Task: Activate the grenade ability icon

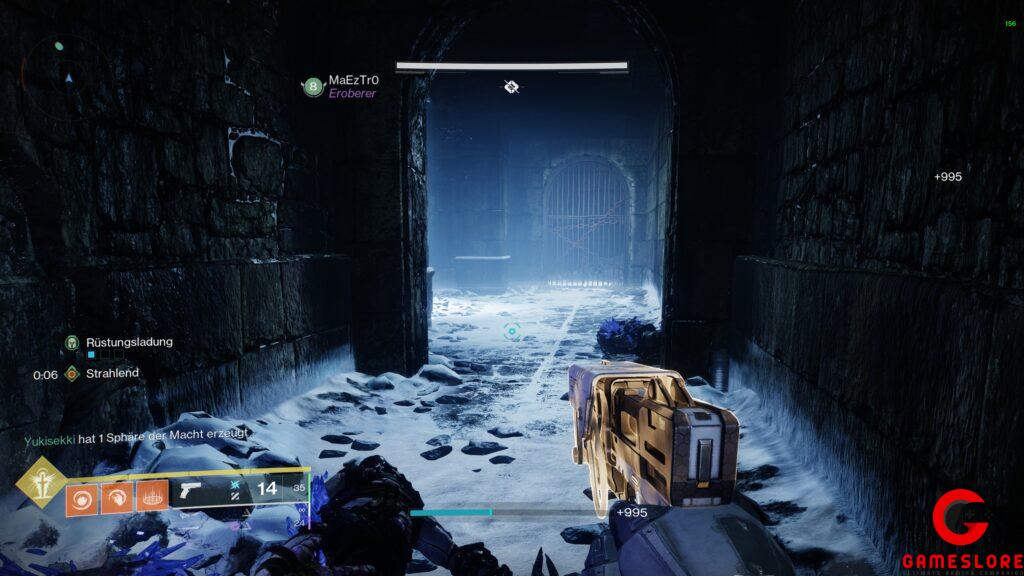Action: [82, 498]
